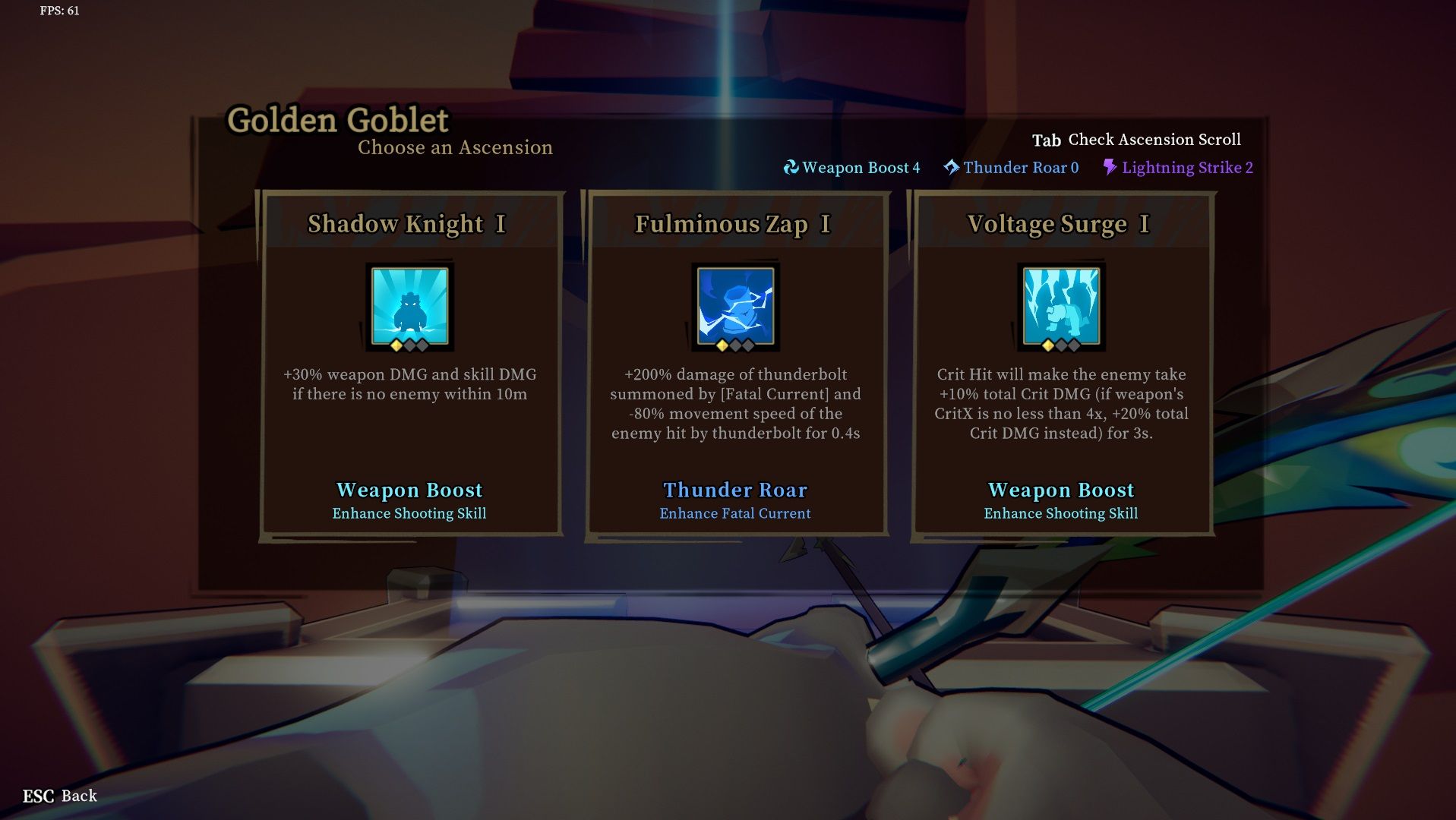Click the FPS 61 counter display
1456x820 pixels.
[57, 11]
